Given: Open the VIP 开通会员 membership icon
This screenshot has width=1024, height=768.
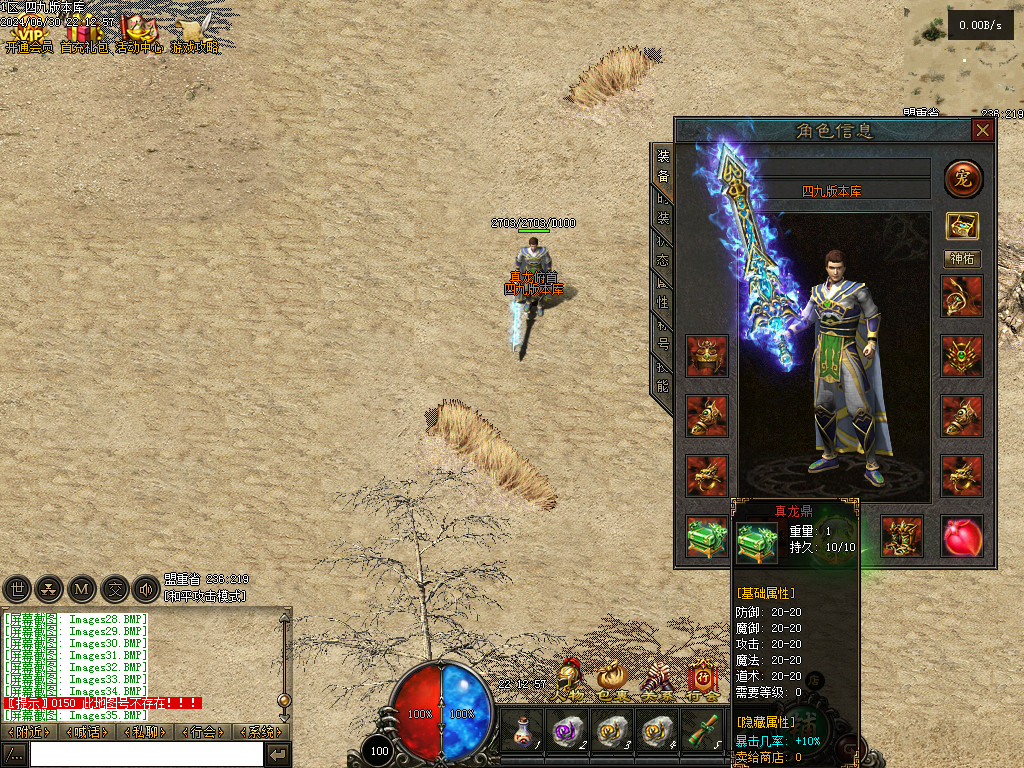Looking at the screenshot, I should click(x=28, y=36).
